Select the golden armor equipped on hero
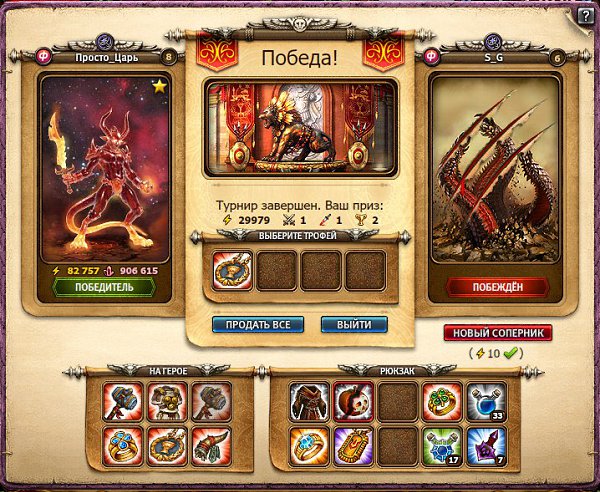The image size is (600, 492). click(164, 400)
